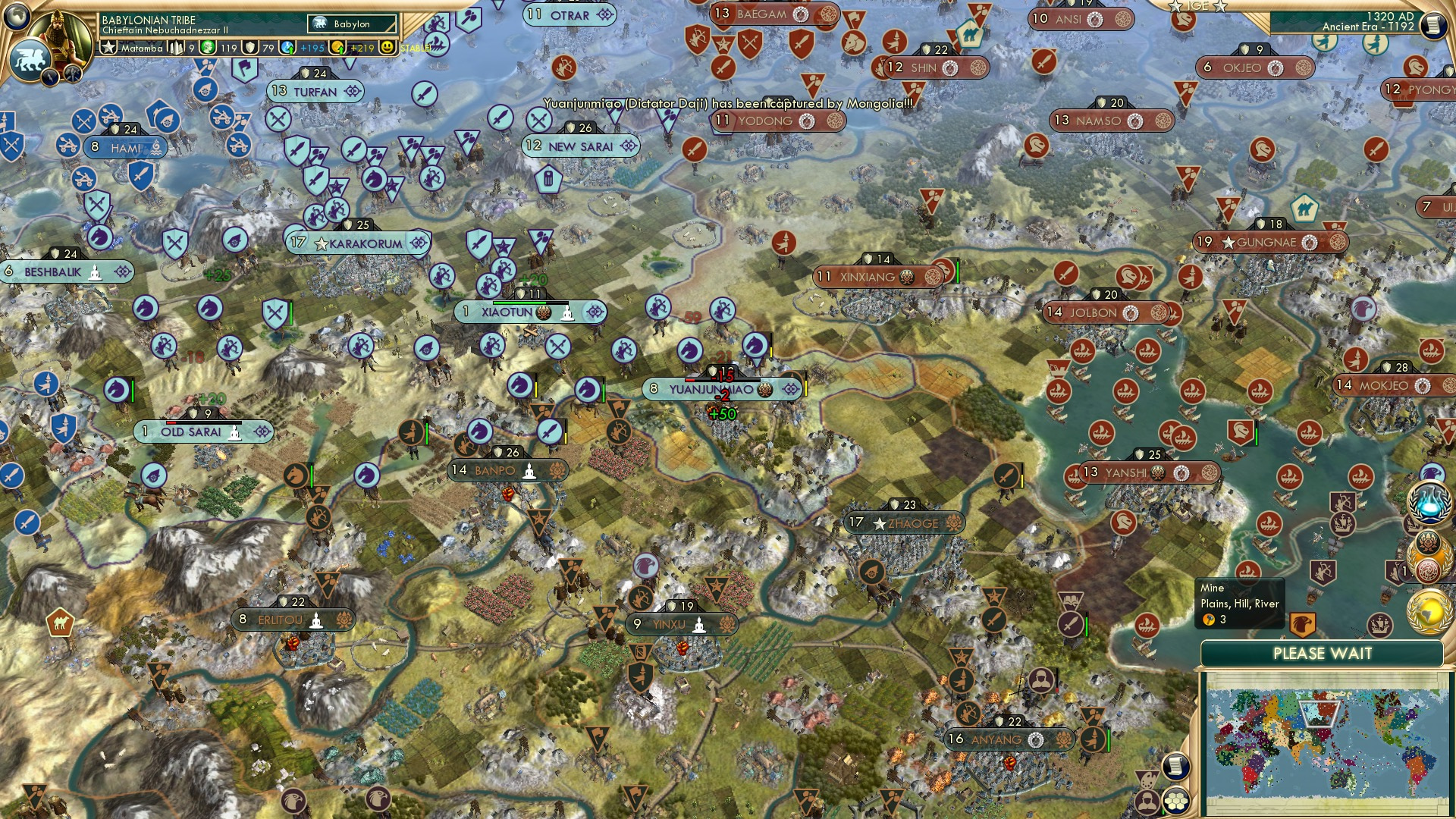Select the Yinxu city banner
Screen dimensions: 1456x819
pyautogui.click(x=682, y=623)
